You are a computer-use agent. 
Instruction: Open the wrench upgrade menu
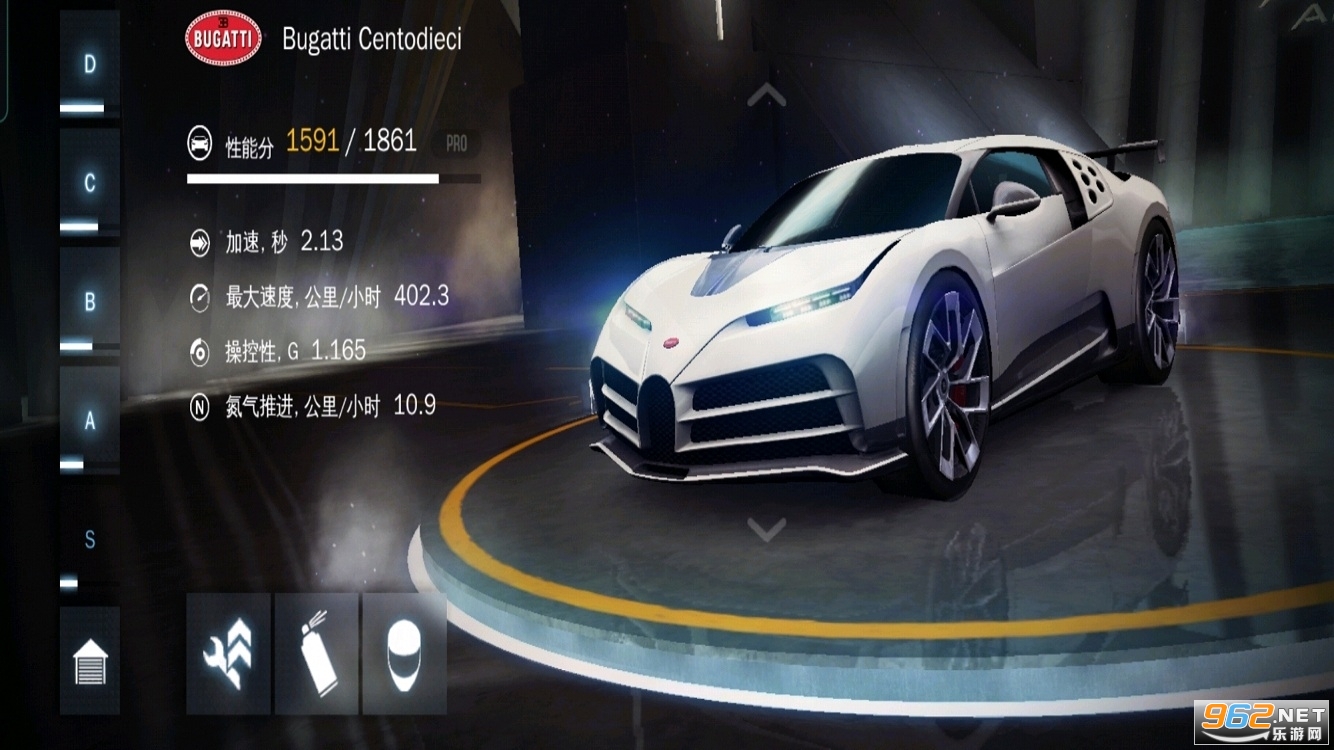point(228,655)
